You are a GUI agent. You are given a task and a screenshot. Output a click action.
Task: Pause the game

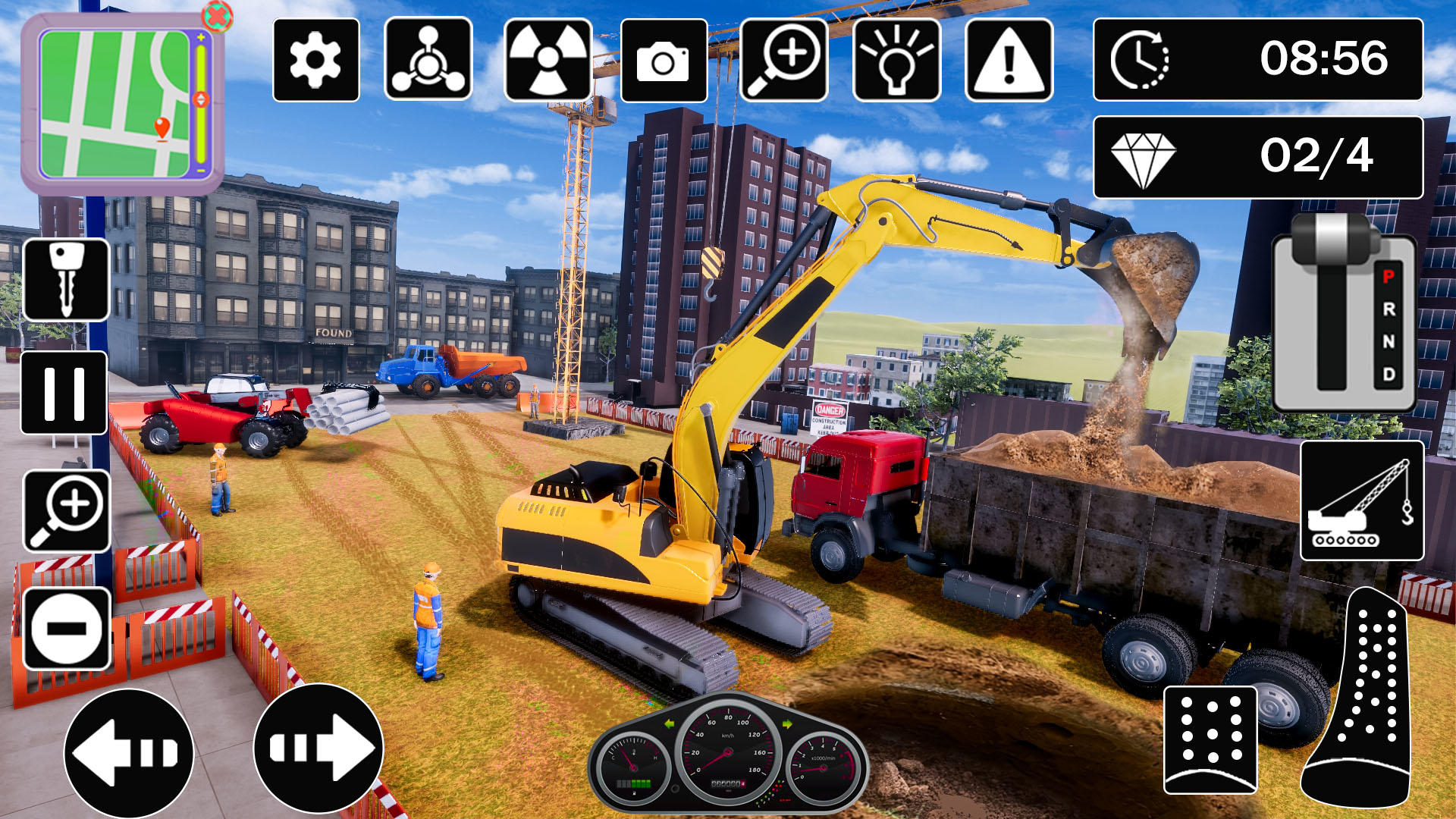coord(65,394)
